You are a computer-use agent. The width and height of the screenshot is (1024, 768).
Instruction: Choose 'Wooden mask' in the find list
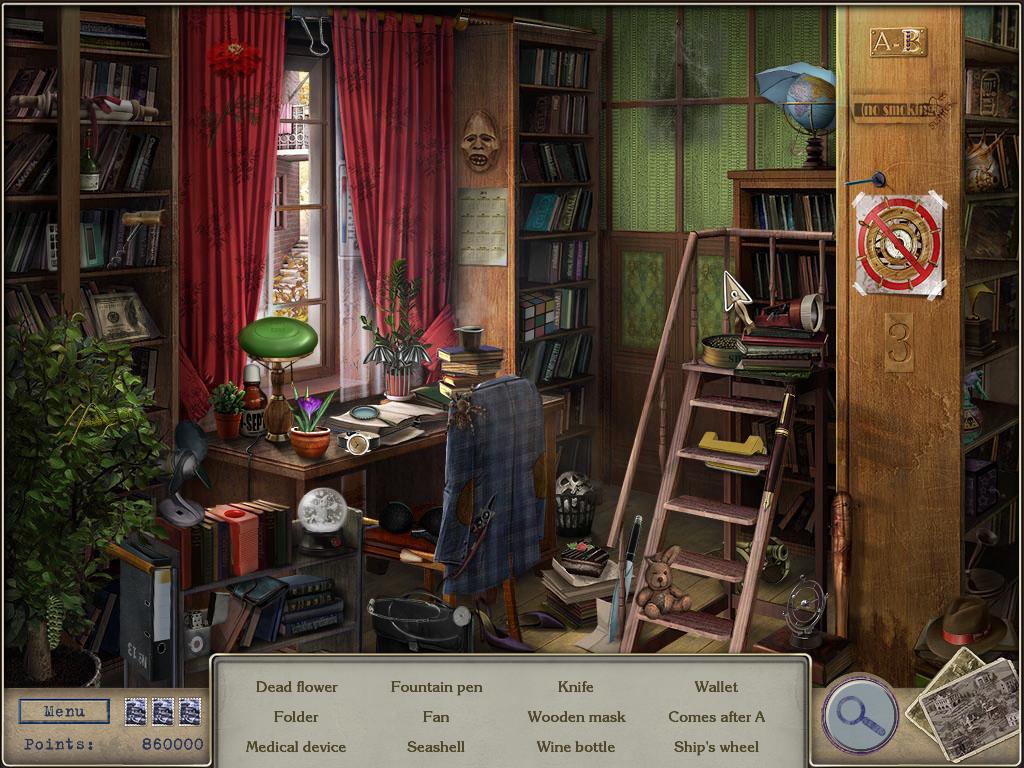576,717
